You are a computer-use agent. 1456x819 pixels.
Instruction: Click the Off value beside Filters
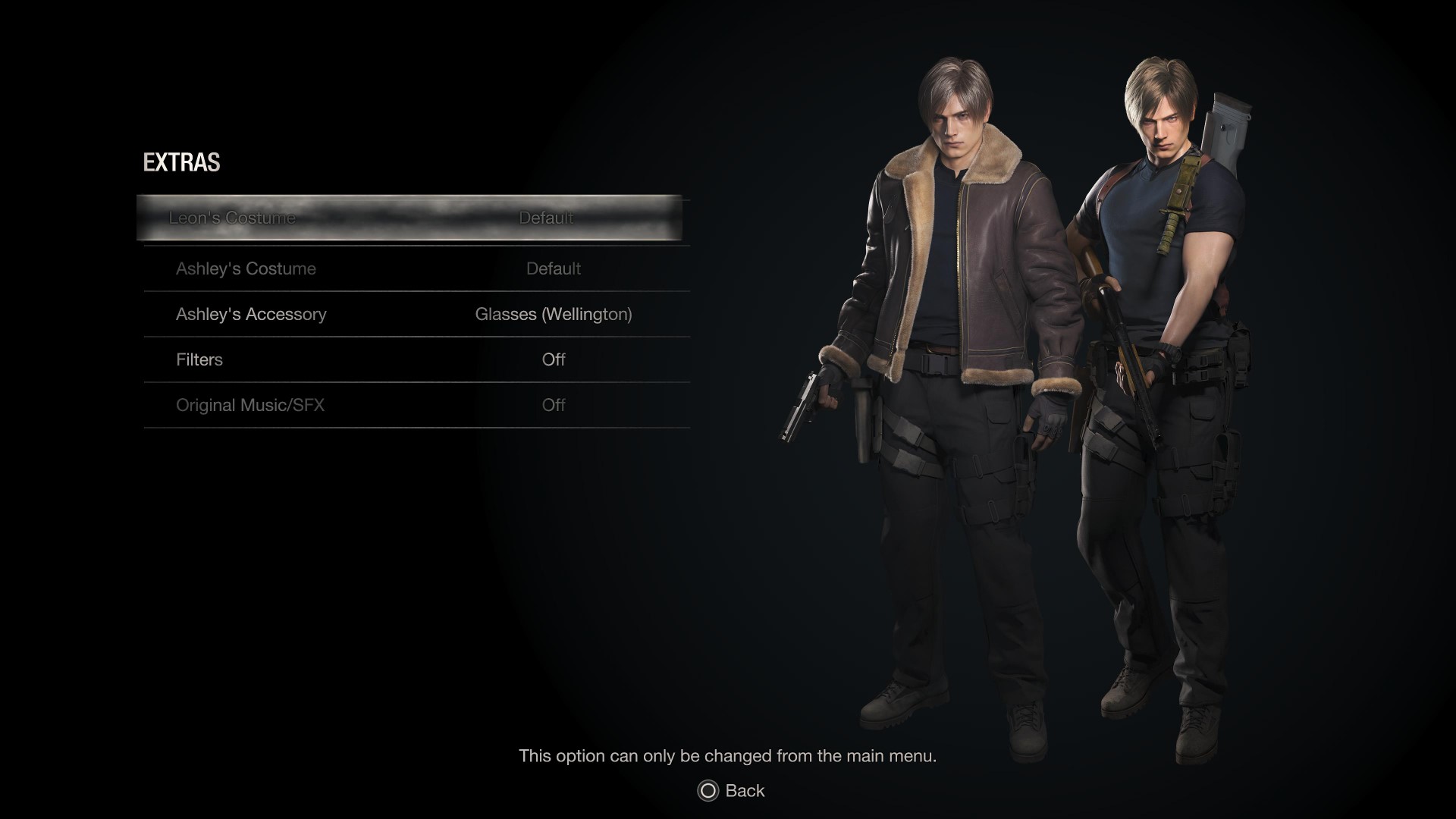tap(554, 359)
